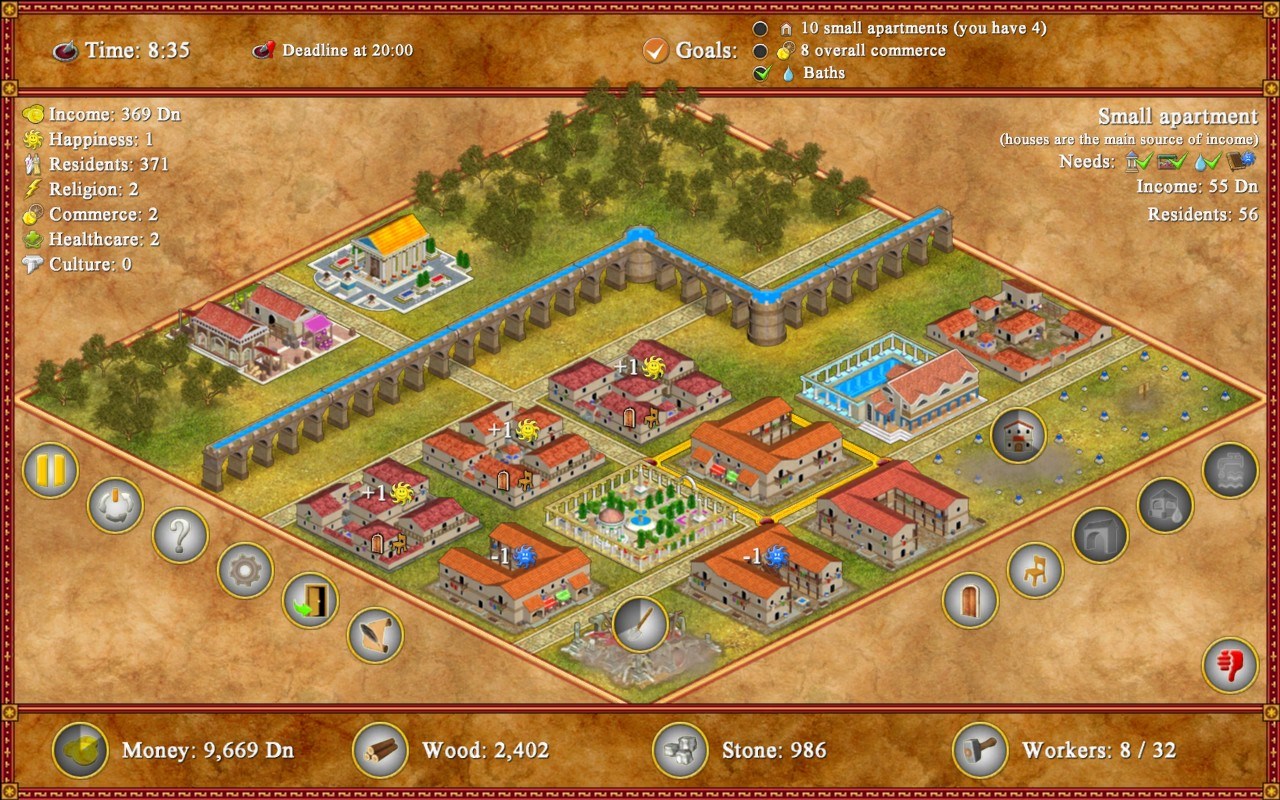Screen dimensions: 1280x800
Task: Choose the stone arch construction icon
Action: coord(1100,535)
